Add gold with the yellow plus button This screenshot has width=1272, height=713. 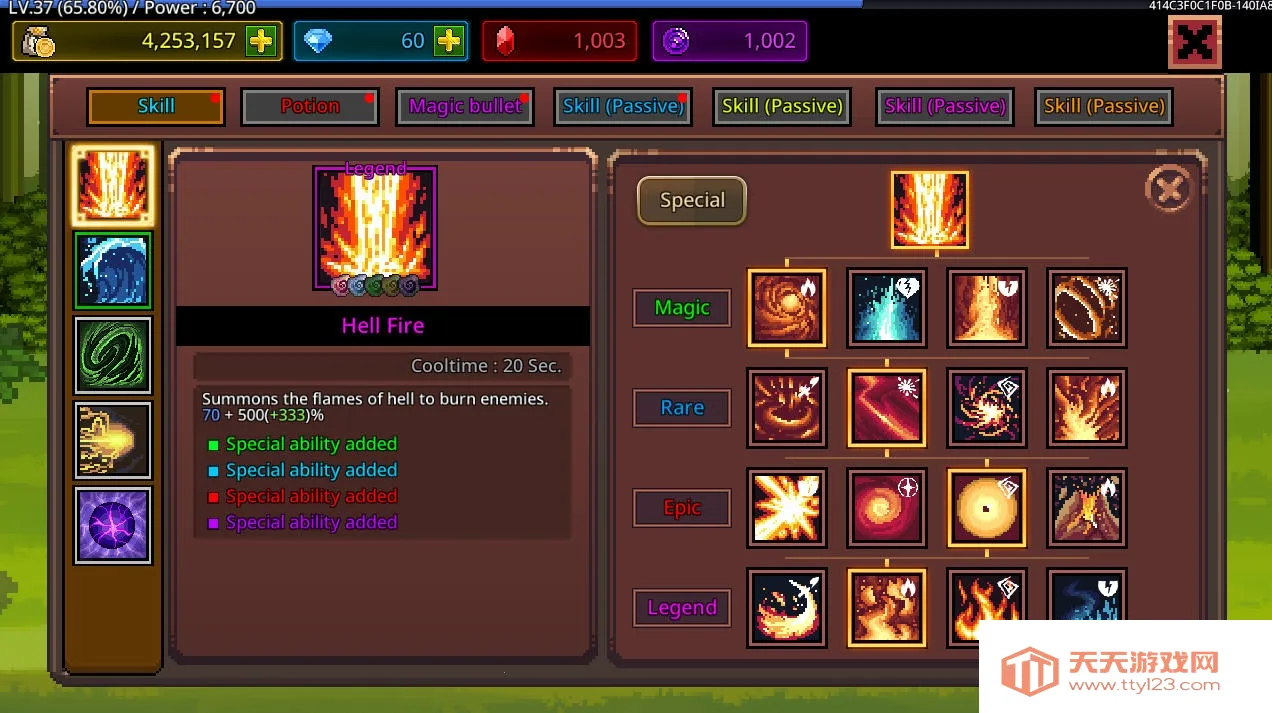(x=261, y=41)
